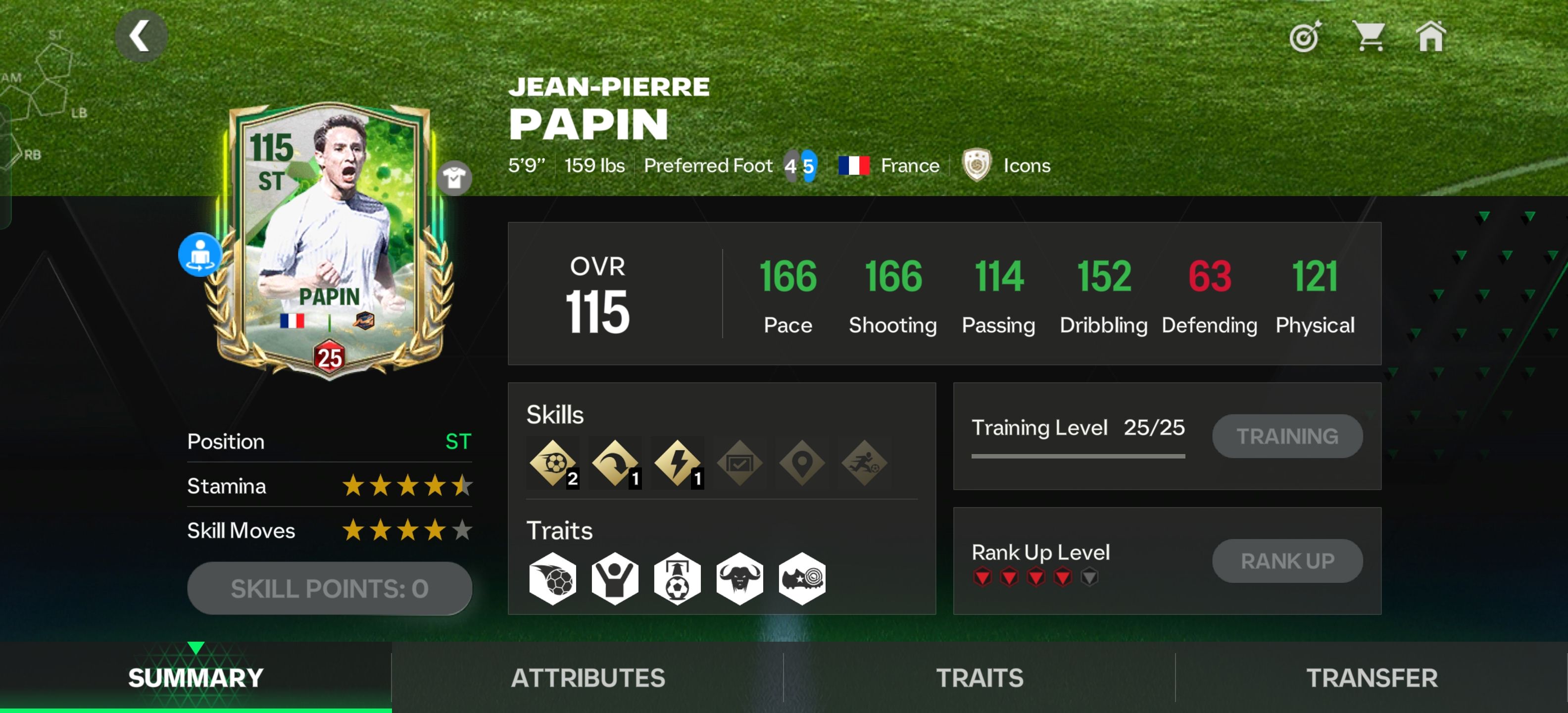Open the Transfer tab
The image size is (1568, 713).
tap(1372, 678)
